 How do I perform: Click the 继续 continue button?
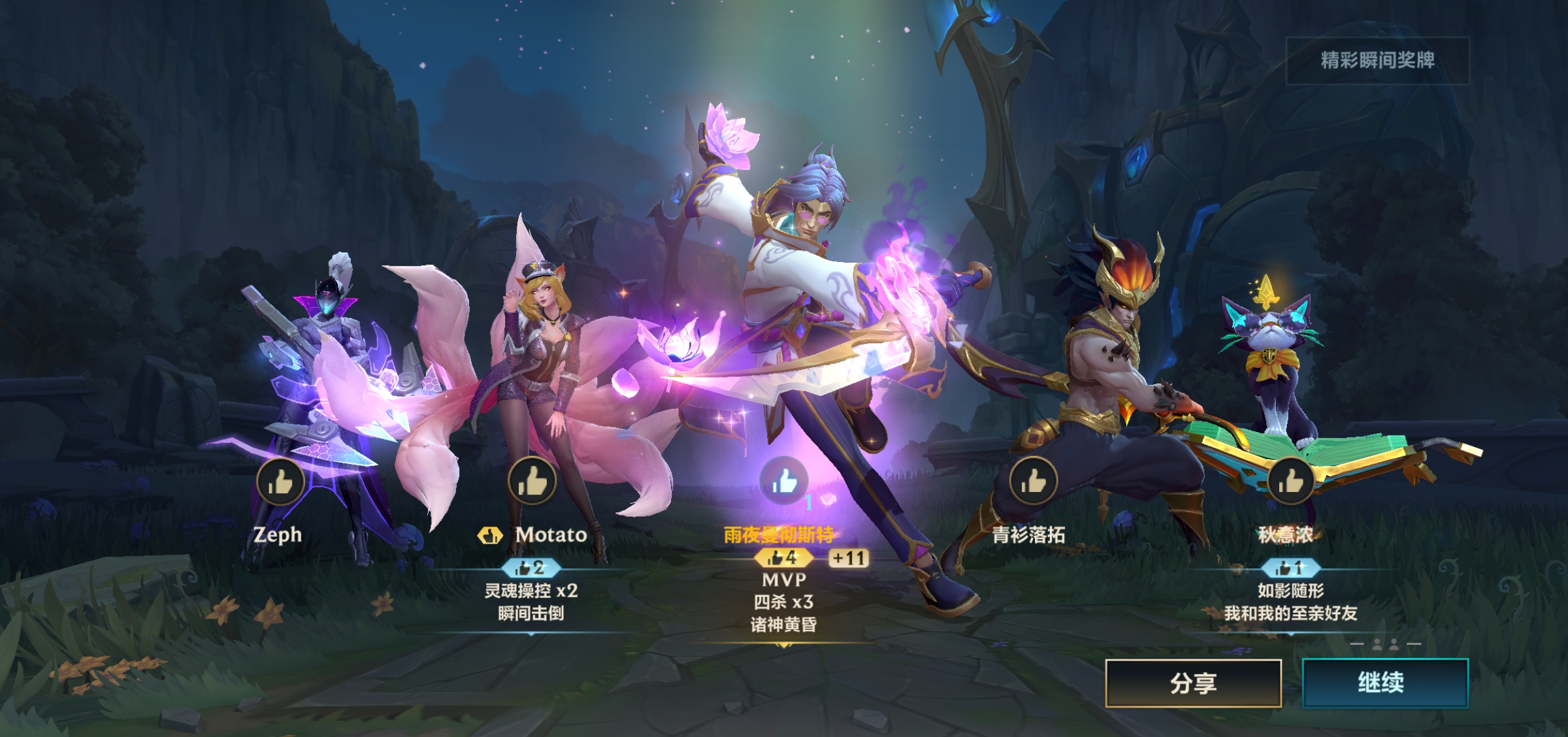point(1384,683)
